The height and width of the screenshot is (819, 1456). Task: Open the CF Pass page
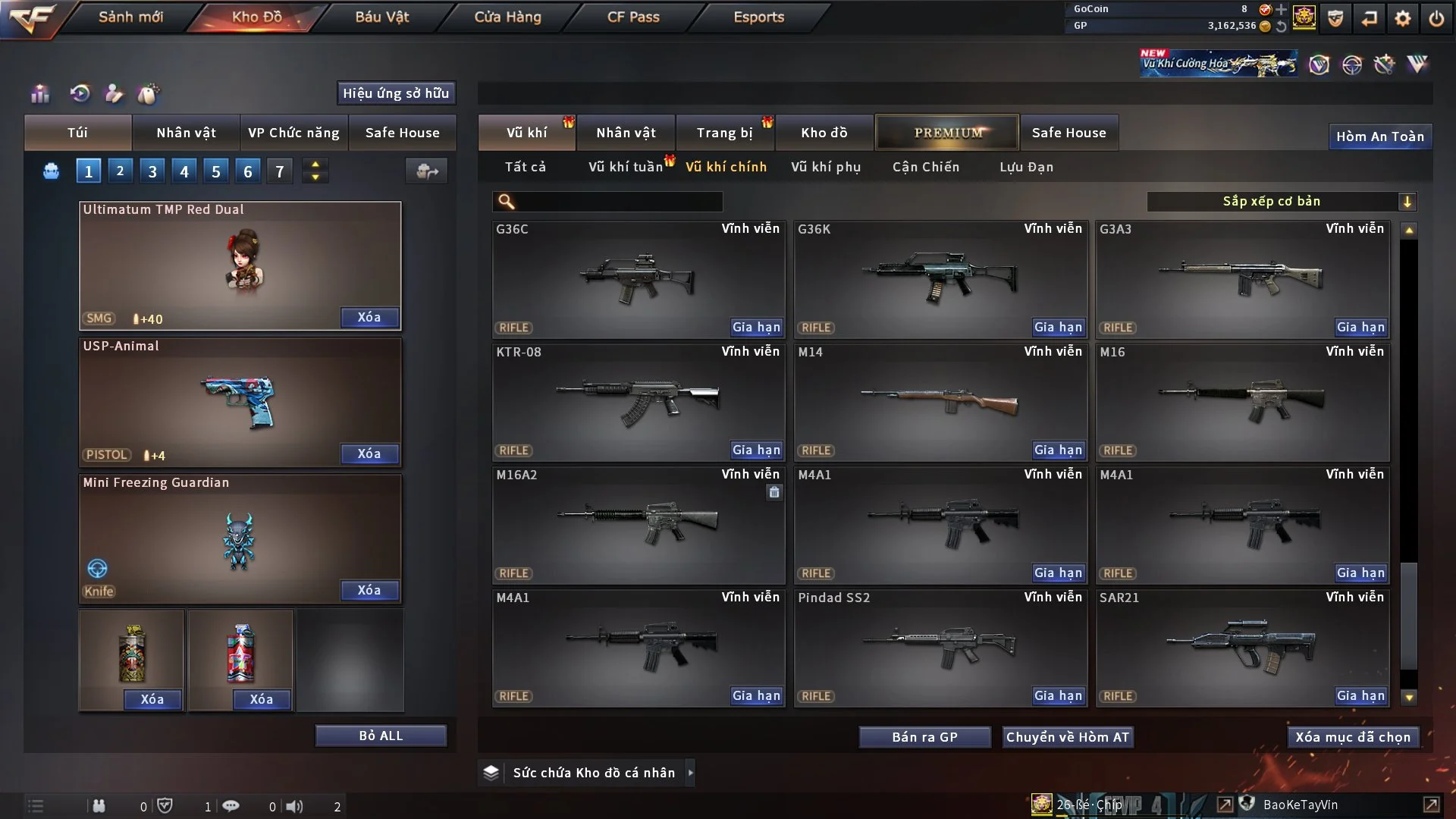(x=633, y=17)
